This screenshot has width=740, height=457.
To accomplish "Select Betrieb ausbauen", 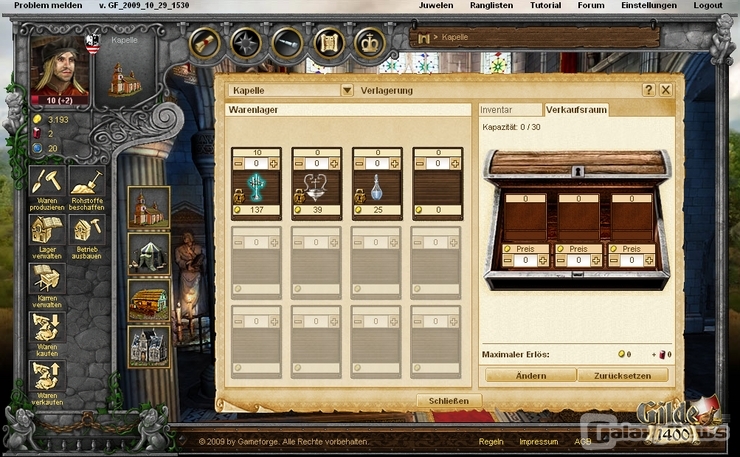I will coord(87,233).
